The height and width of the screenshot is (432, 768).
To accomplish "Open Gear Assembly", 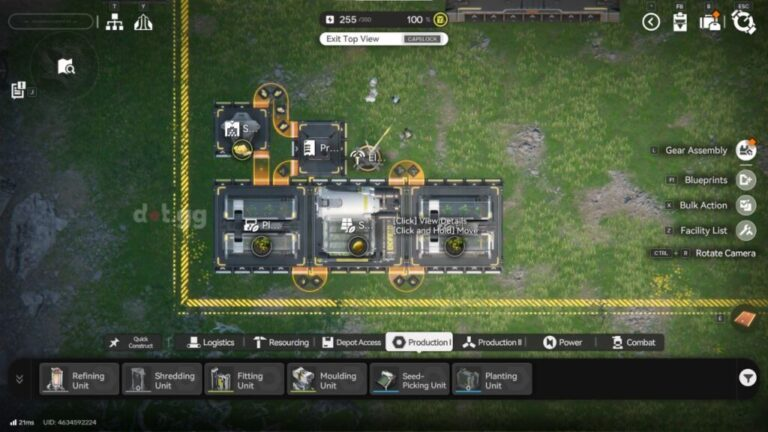I will (x=746, y=151).
